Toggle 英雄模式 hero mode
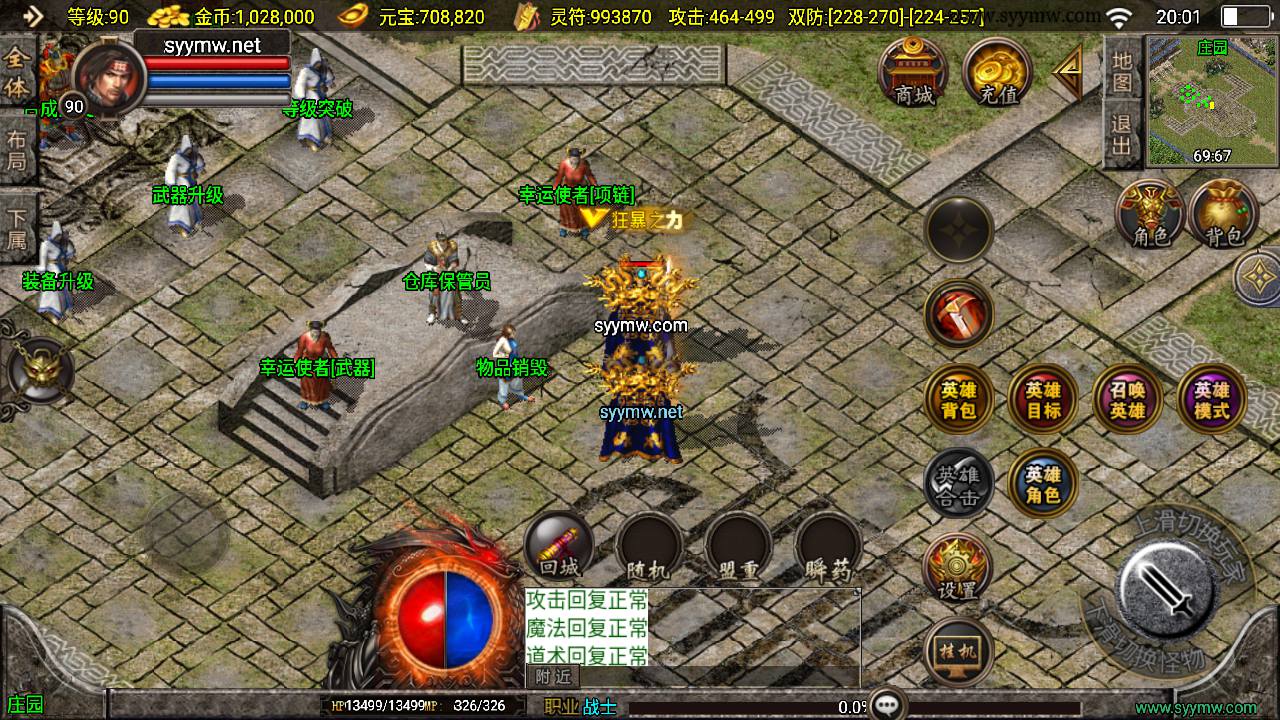The width and height of the screenshot is (1280, 720). click(x=1212, y=400)
